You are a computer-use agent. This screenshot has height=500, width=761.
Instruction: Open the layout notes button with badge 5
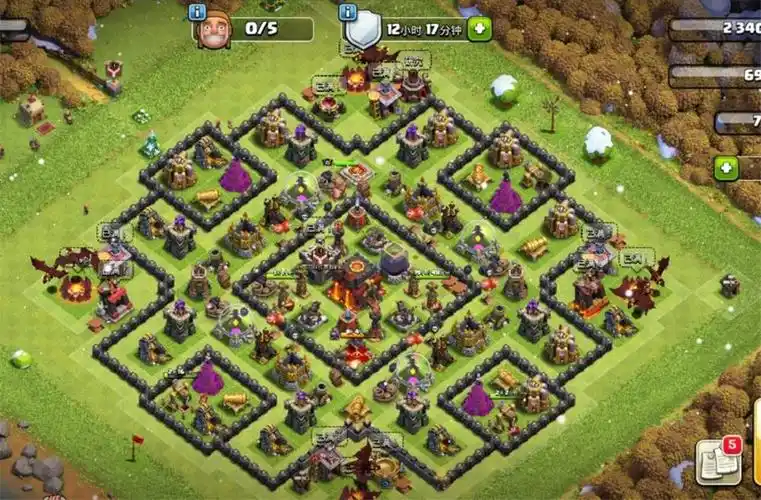pos(718,461)
